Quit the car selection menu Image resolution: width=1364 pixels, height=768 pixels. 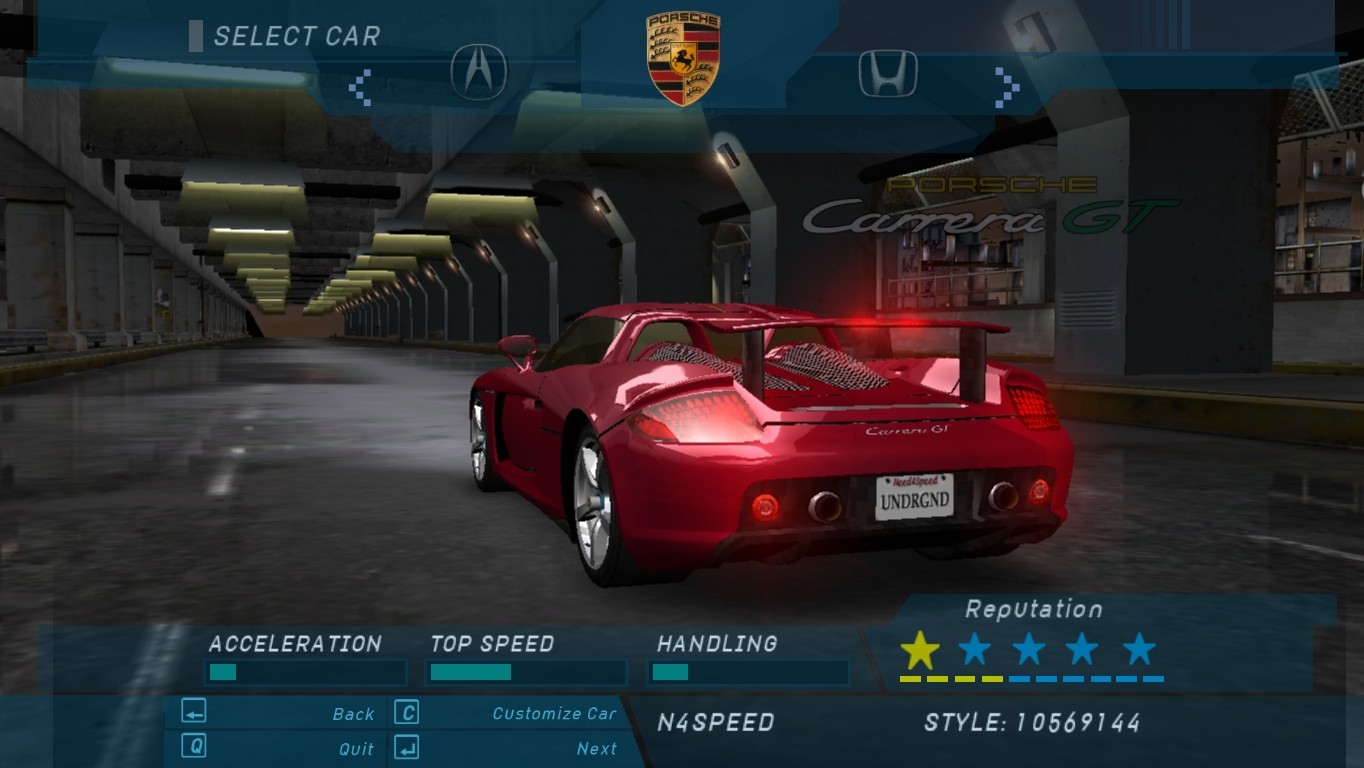[356, 749]
